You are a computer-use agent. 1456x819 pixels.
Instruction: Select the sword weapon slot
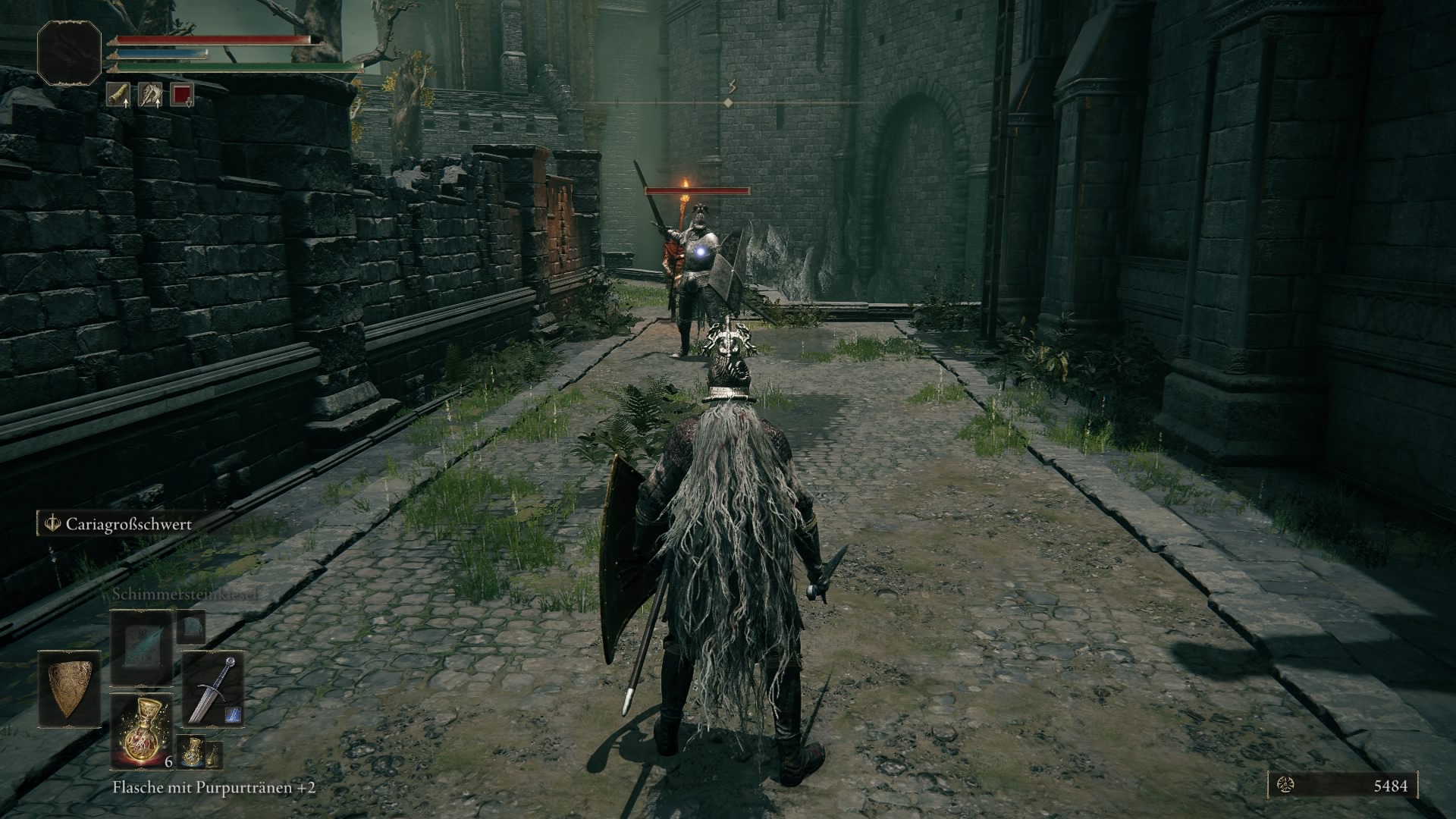212,689
